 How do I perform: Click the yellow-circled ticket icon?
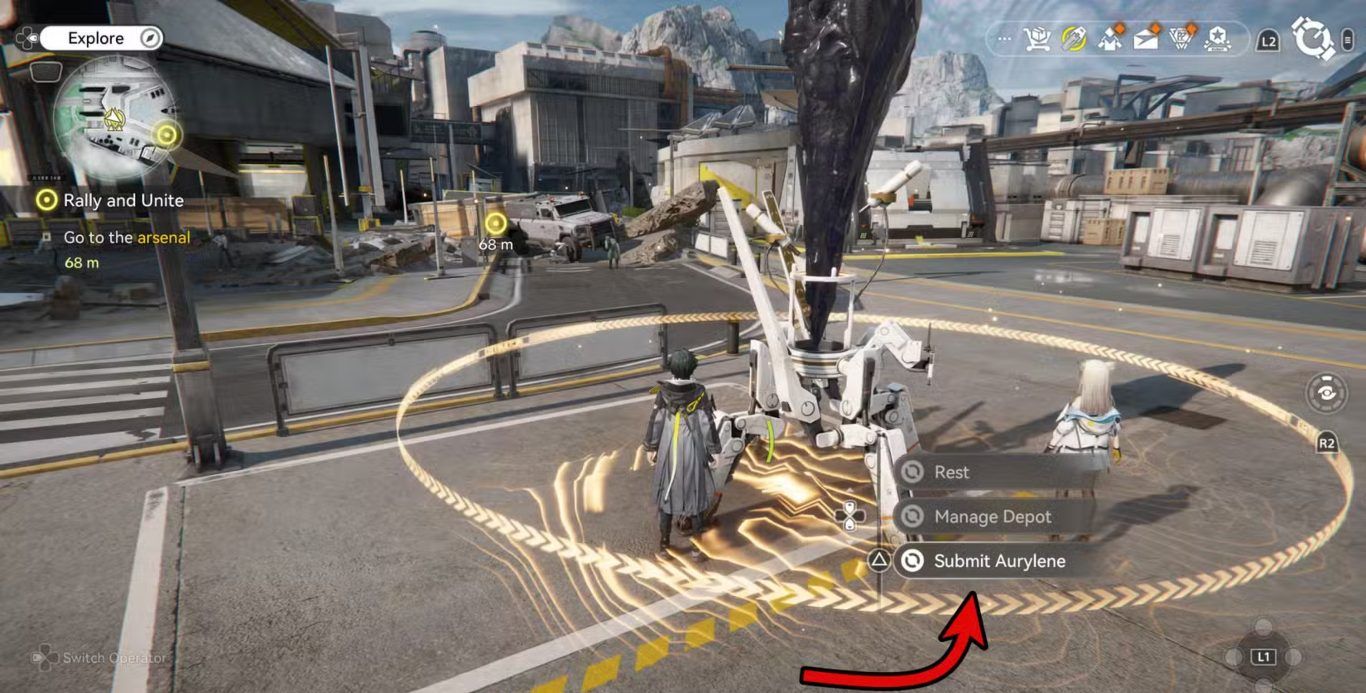click(1073, 40)
